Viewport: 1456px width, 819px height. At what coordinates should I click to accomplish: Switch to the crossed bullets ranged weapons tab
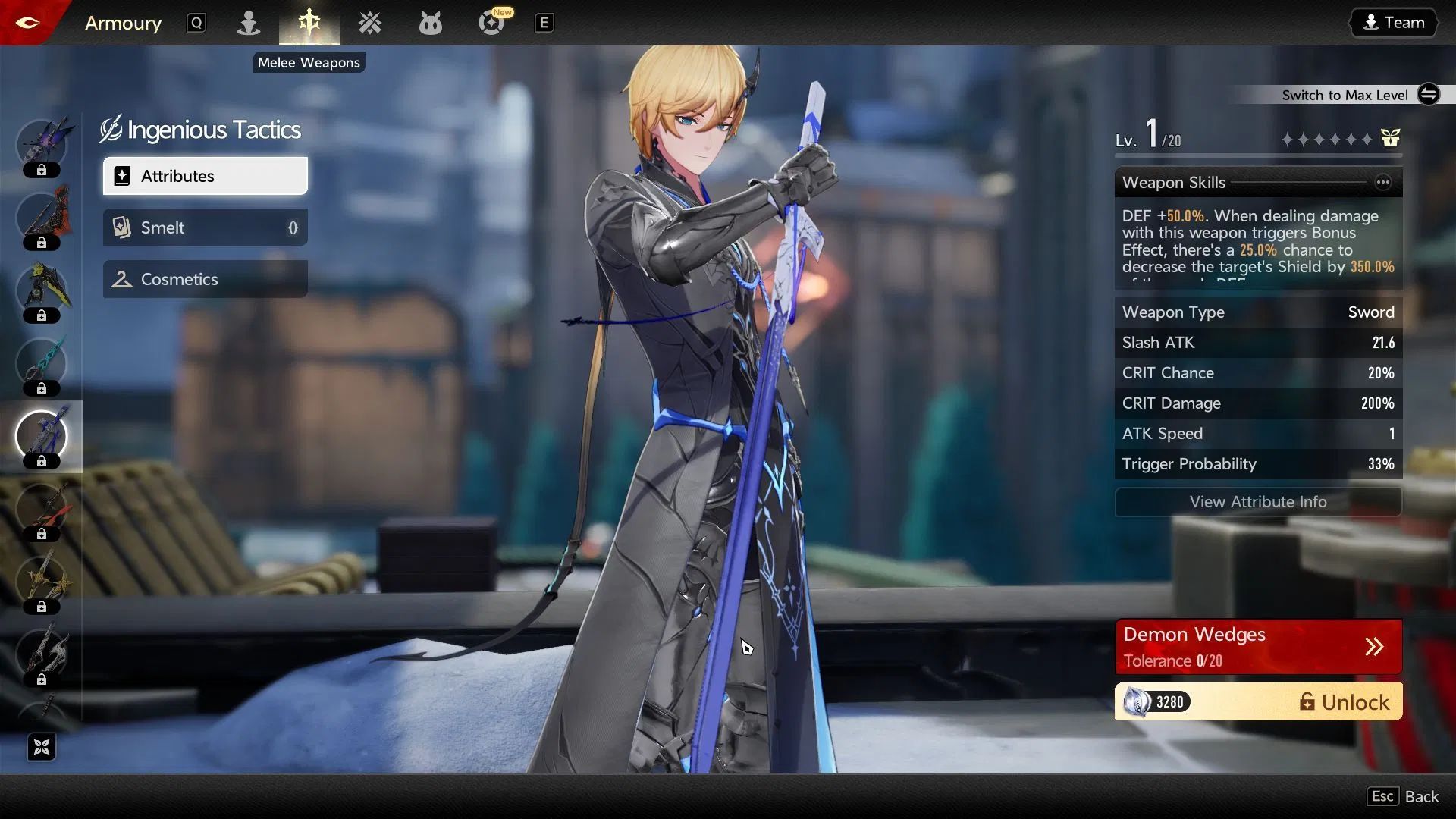[370, 23]
